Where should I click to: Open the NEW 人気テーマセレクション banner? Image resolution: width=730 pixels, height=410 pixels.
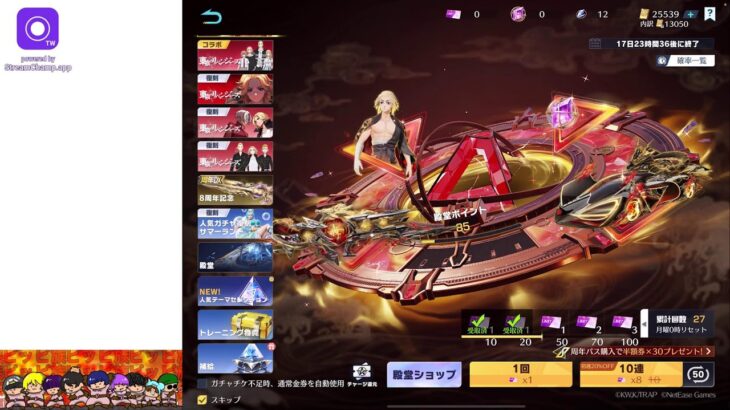coord(235,291)
